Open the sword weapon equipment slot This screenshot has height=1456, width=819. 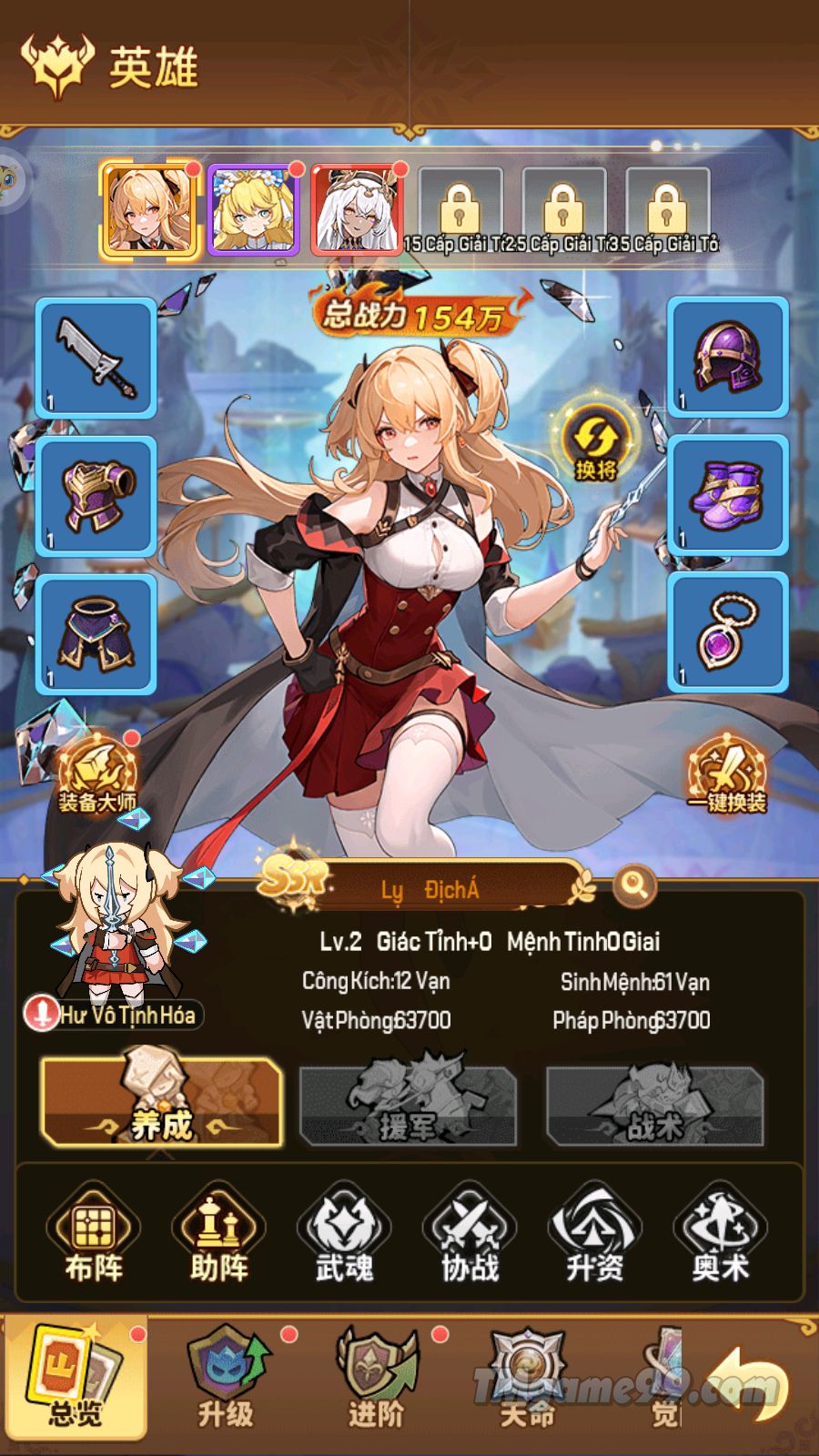point(96,359)
